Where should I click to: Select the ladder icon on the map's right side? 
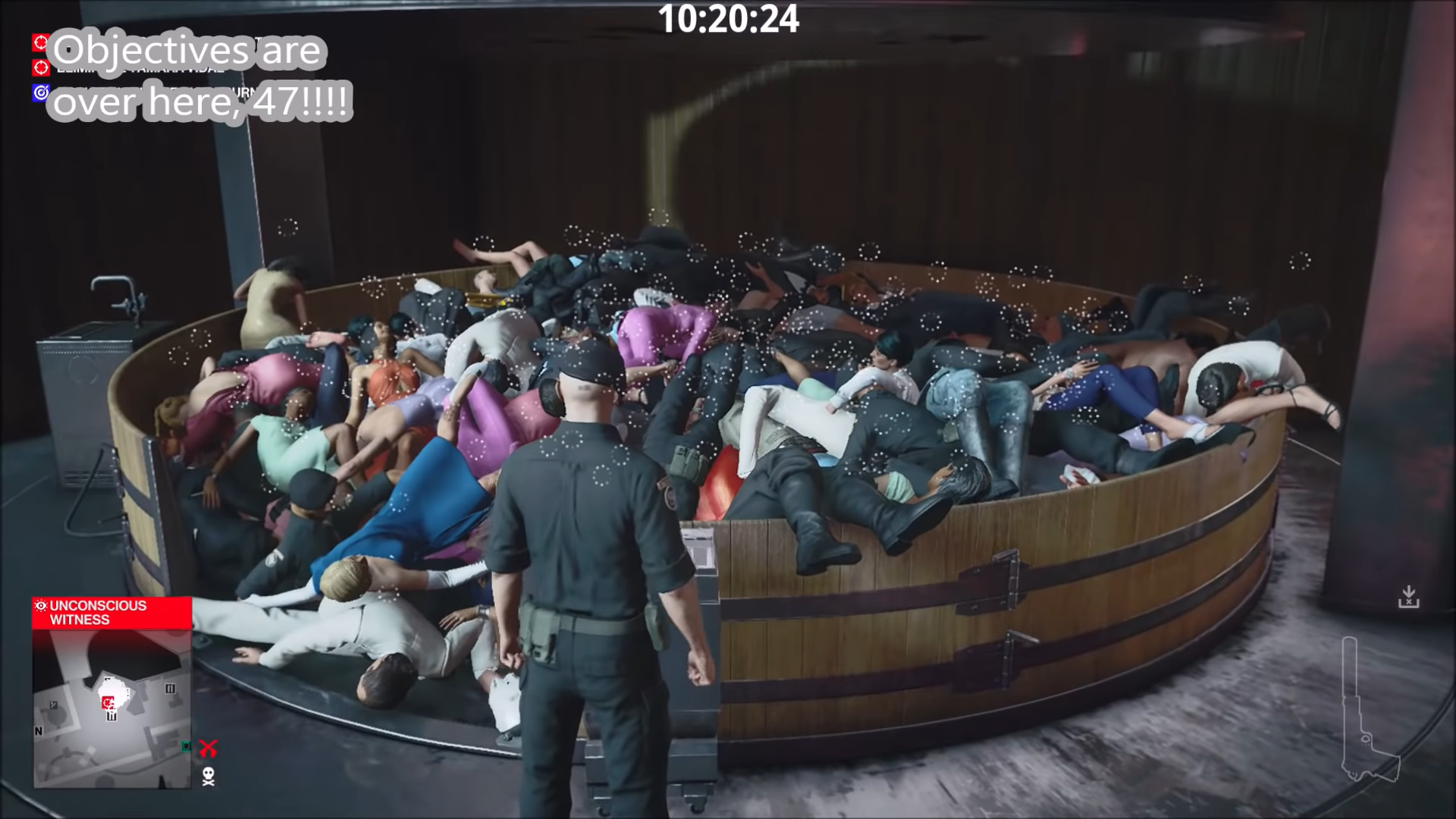pyautogui.click(x=170, y=688)
